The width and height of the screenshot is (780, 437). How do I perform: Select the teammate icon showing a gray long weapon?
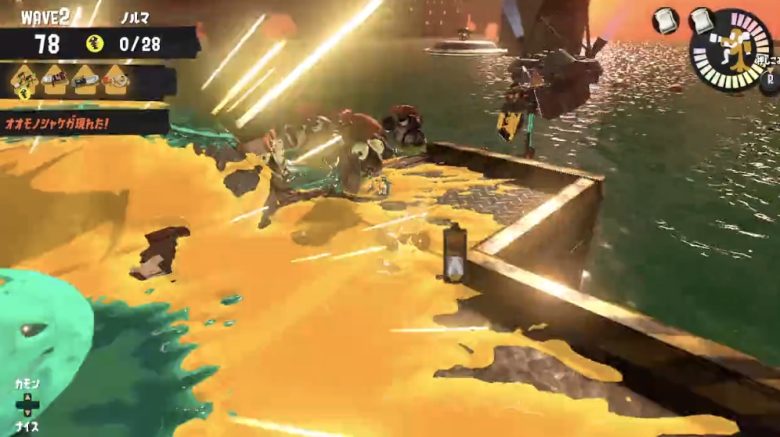point(86,78)
